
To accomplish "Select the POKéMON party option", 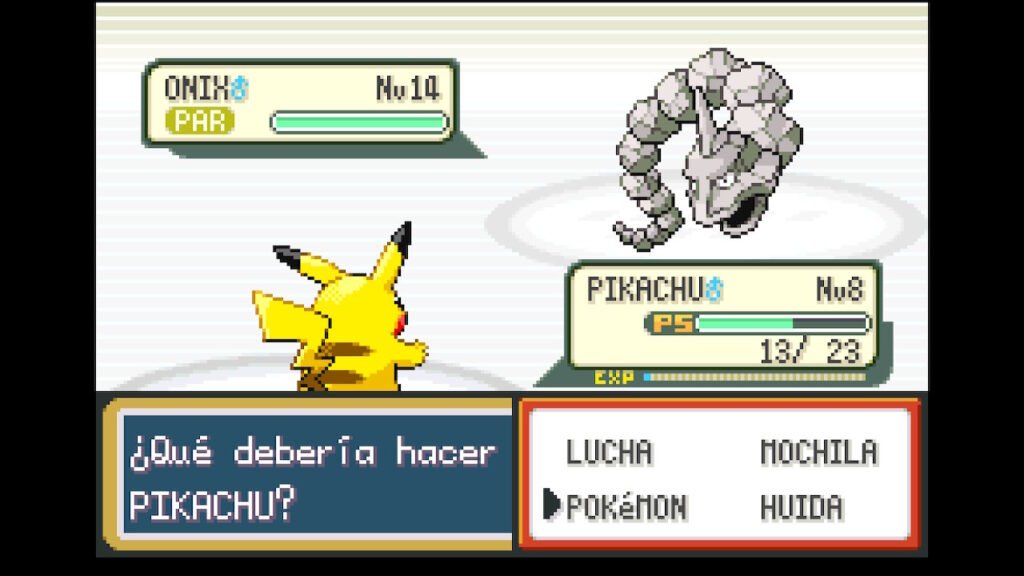I will [x=626, y=507].
